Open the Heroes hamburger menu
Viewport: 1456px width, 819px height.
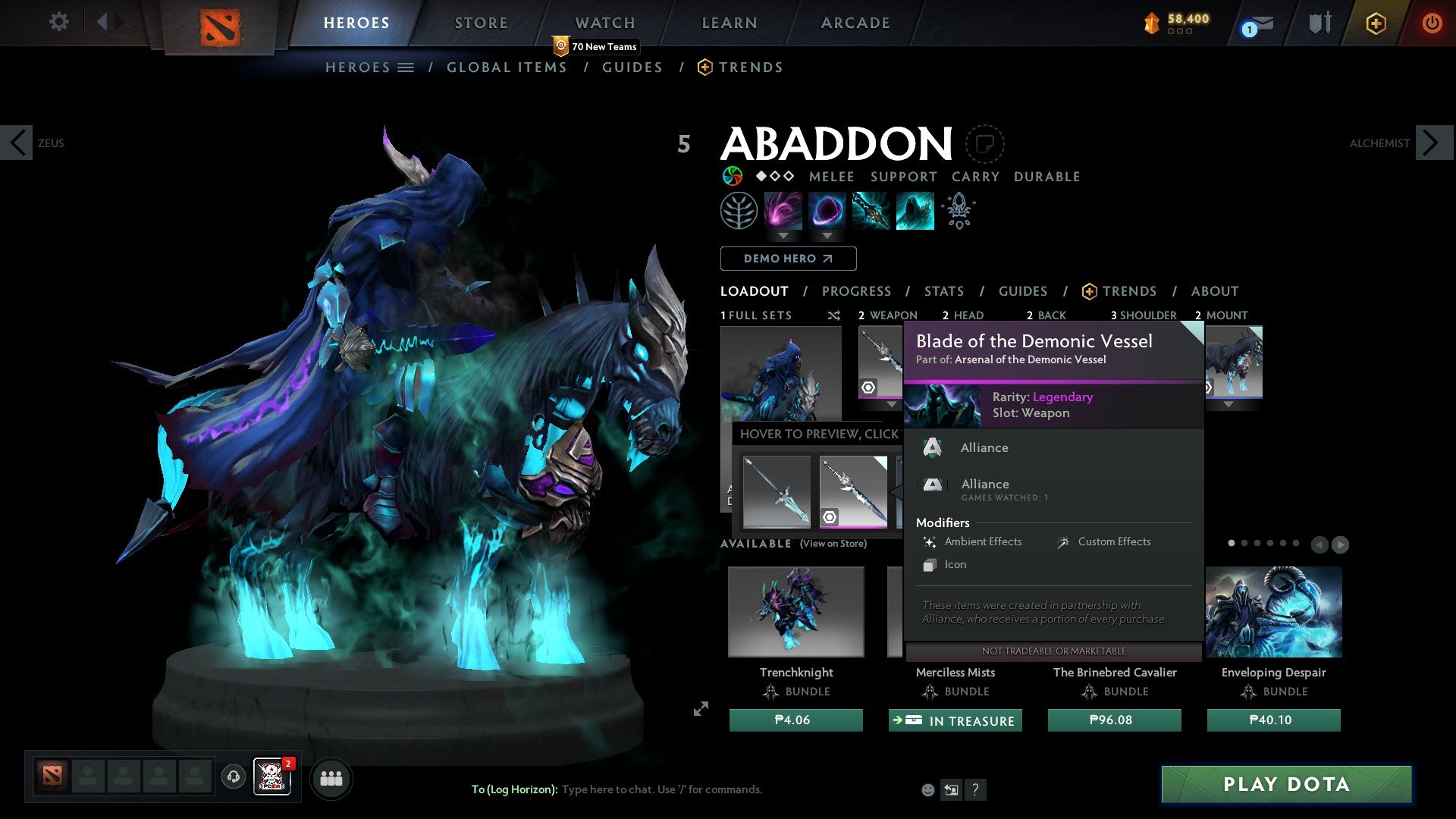[406, 67]
